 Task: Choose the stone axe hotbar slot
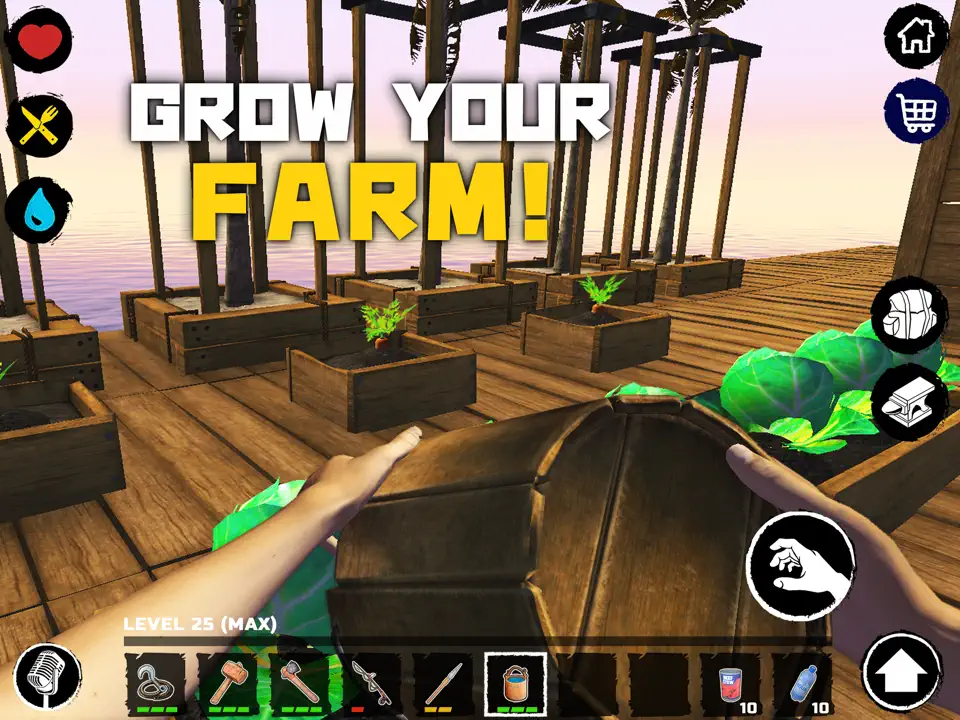coord(300,685)
